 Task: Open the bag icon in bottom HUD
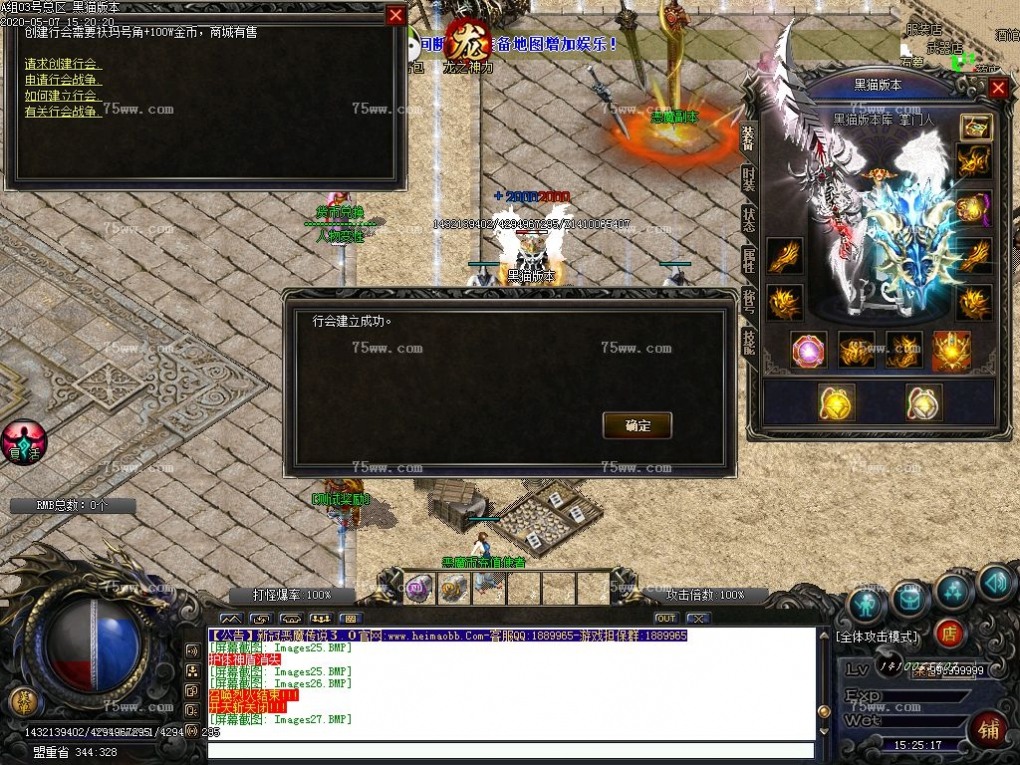pyautogui.click(x=911, y=599)
